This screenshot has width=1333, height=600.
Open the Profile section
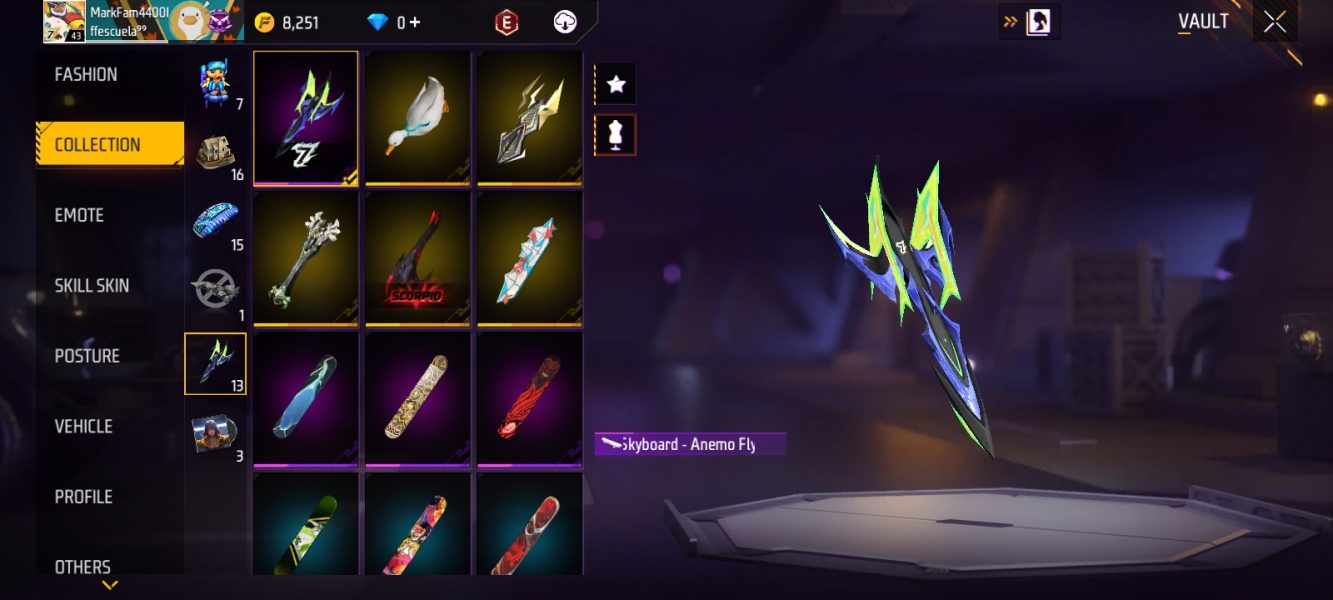(x=84, y=497)
